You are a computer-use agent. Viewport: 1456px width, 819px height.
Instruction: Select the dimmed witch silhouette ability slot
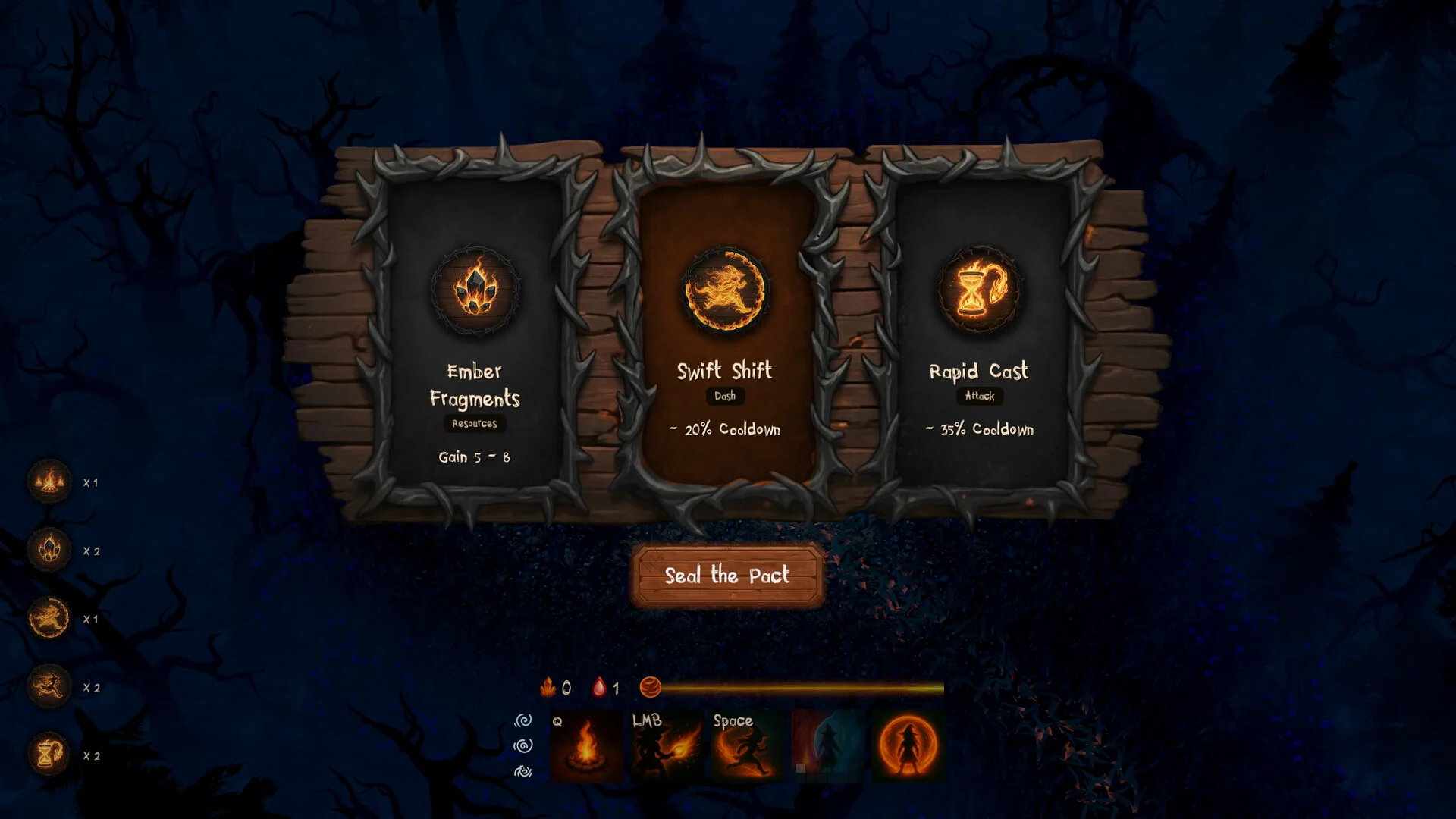point(827,746)
